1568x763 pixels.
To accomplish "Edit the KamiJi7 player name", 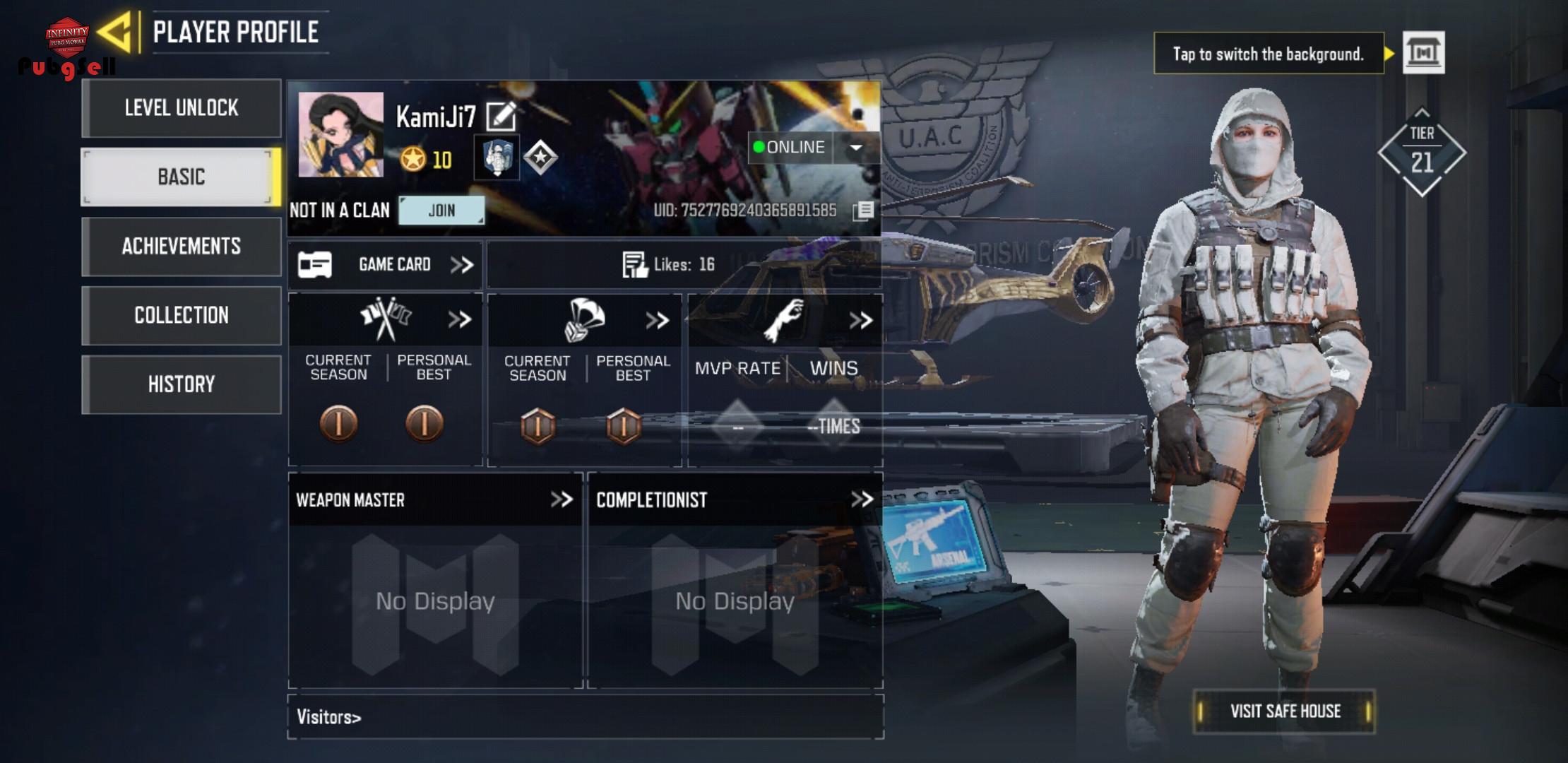I will [x=501, y=117].
